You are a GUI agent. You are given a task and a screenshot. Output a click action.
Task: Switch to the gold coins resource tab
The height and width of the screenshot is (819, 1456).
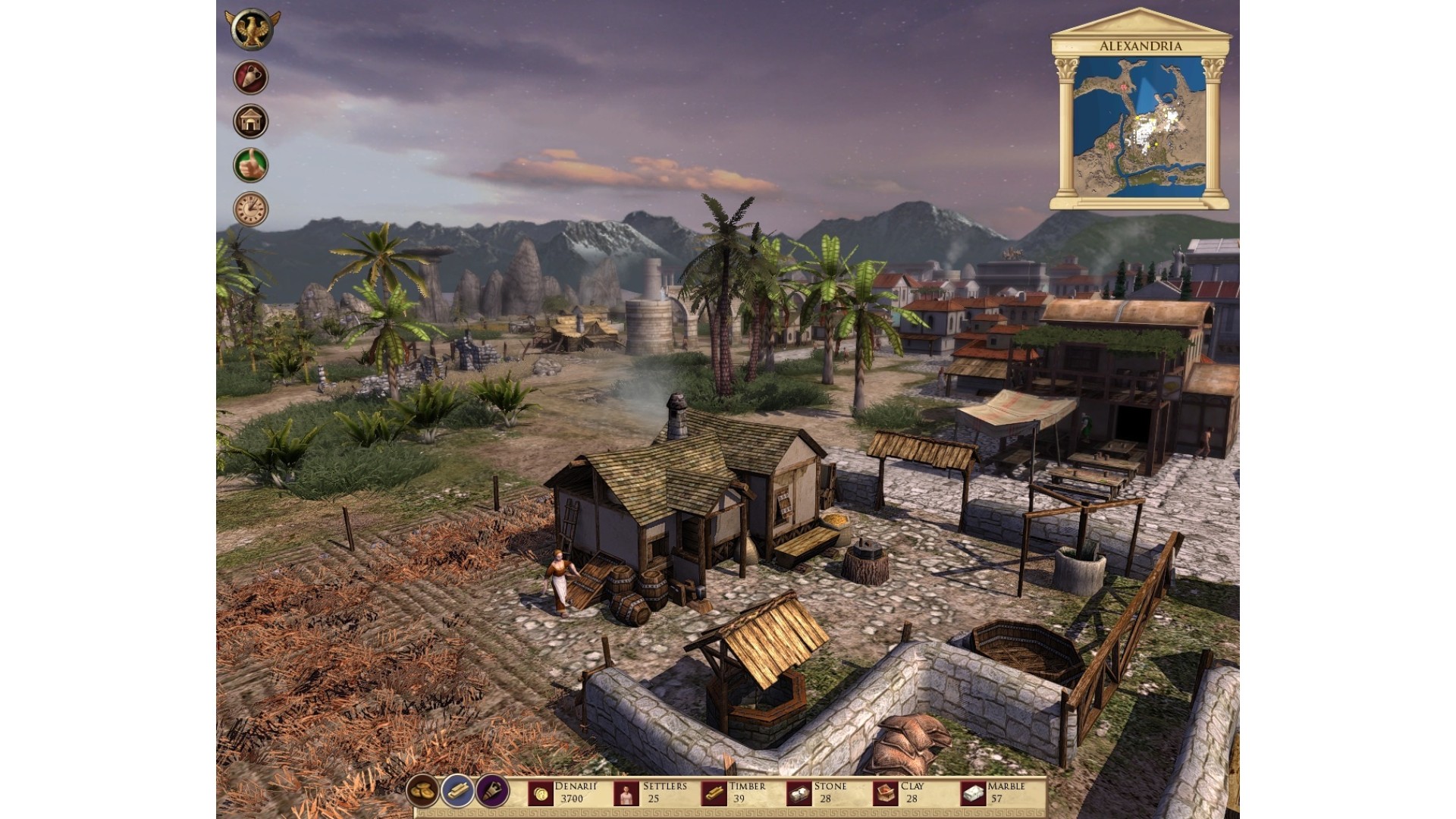(x=422, y=792)
